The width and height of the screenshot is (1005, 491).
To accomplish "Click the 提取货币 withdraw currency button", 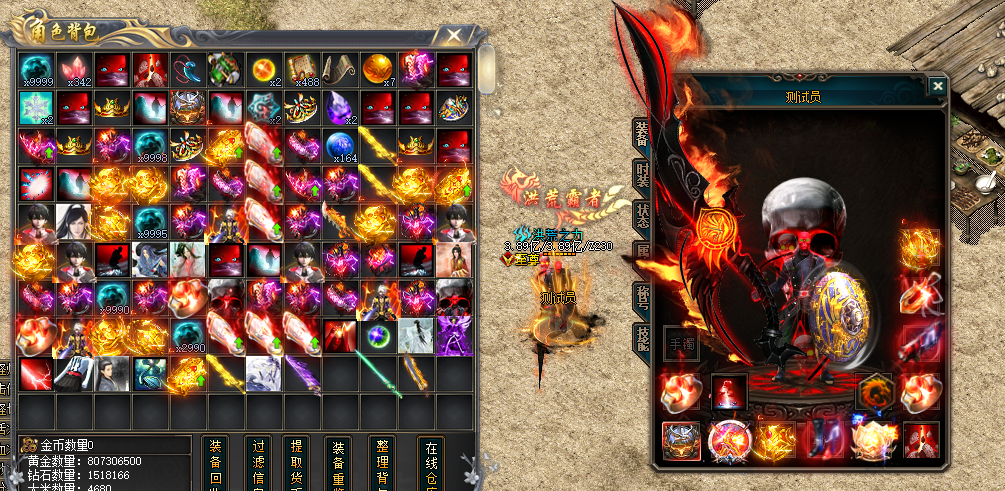I will (296, 463).
